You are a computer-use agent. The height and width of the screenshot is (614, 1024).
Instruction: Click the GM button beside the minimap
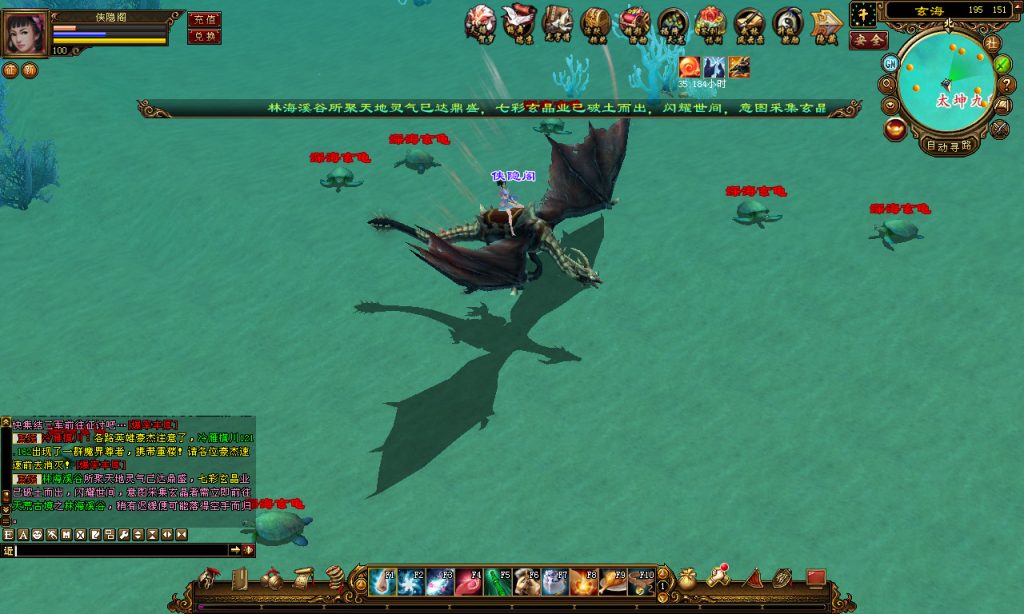[x=890, y=63]
